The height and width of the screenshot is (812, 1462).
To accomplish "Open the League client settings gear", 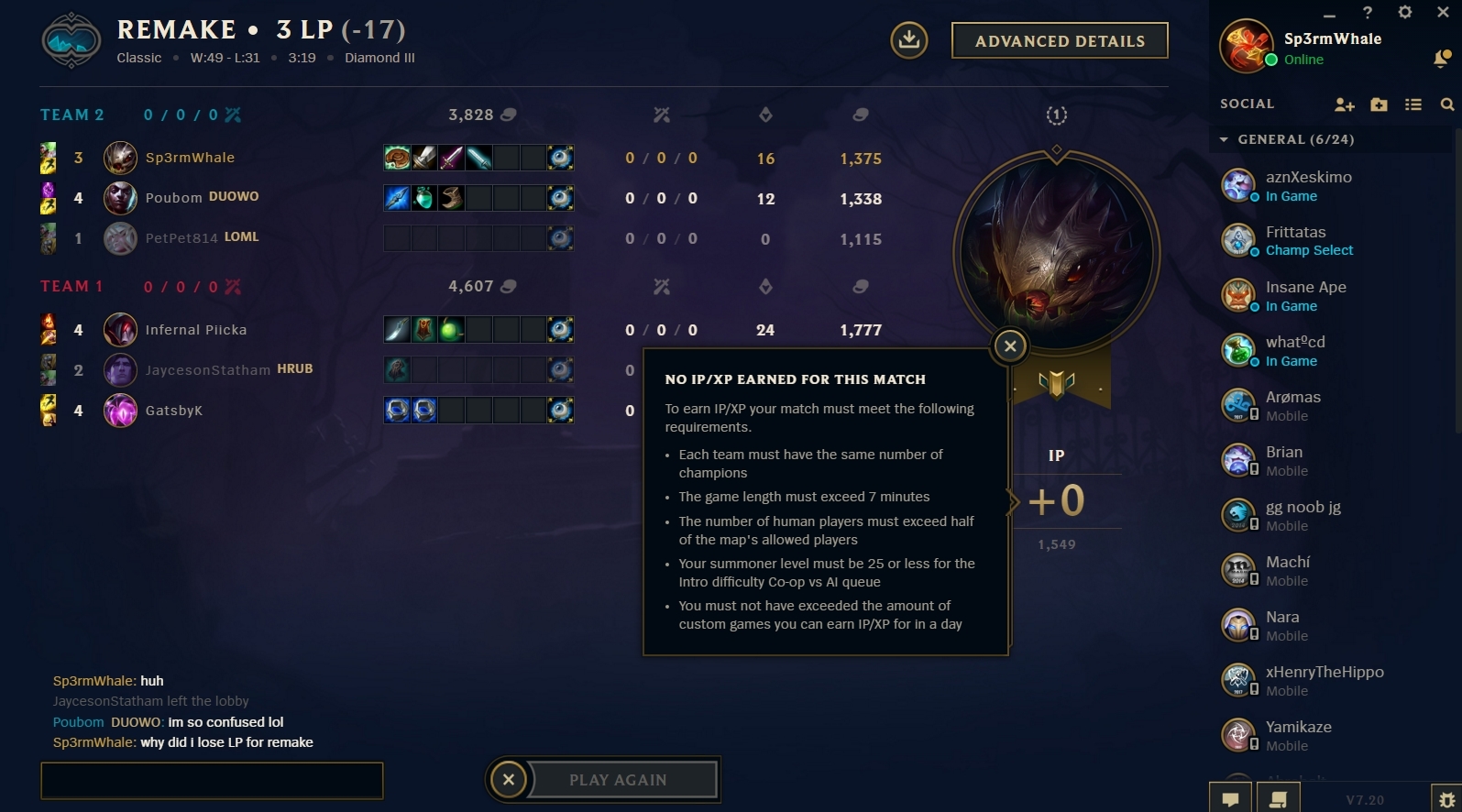I will click(x=1404, y=12).
